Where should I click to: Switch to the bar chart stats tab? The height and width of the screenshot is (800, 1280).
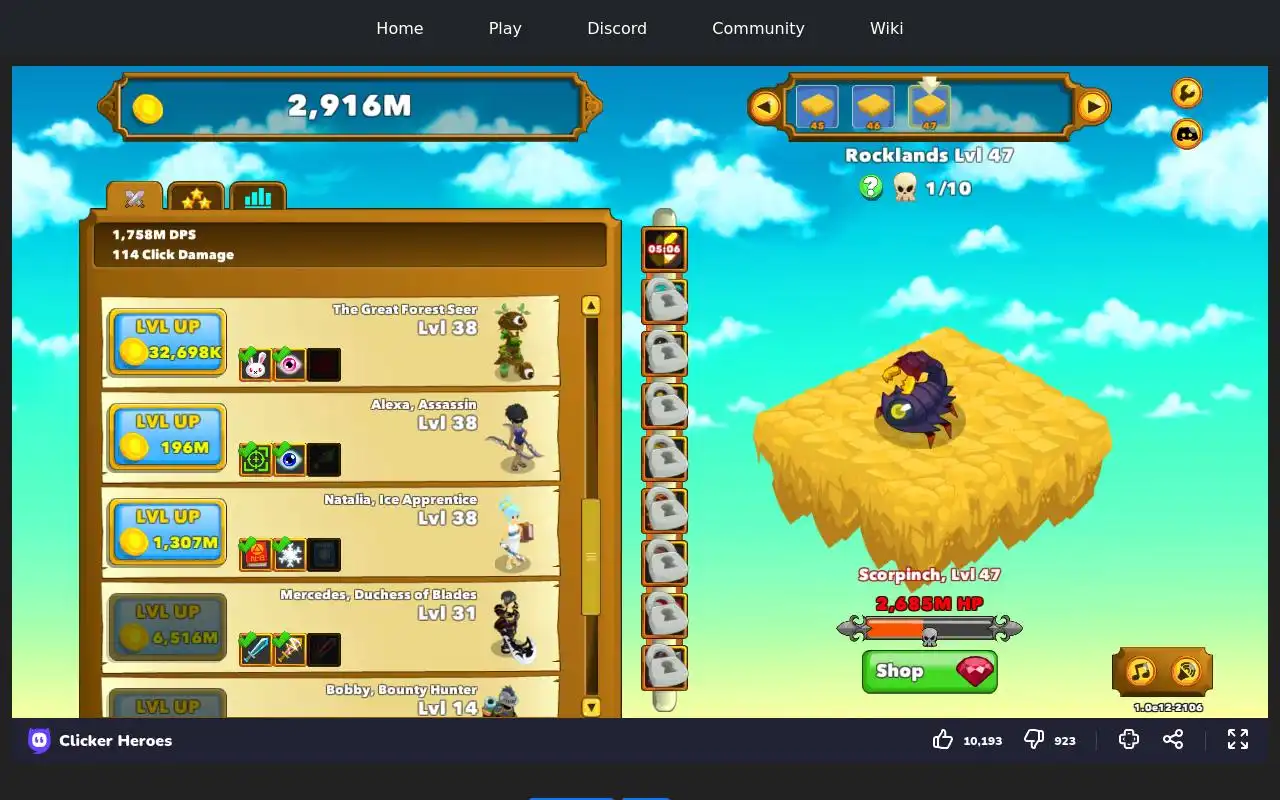click(258, 197)
